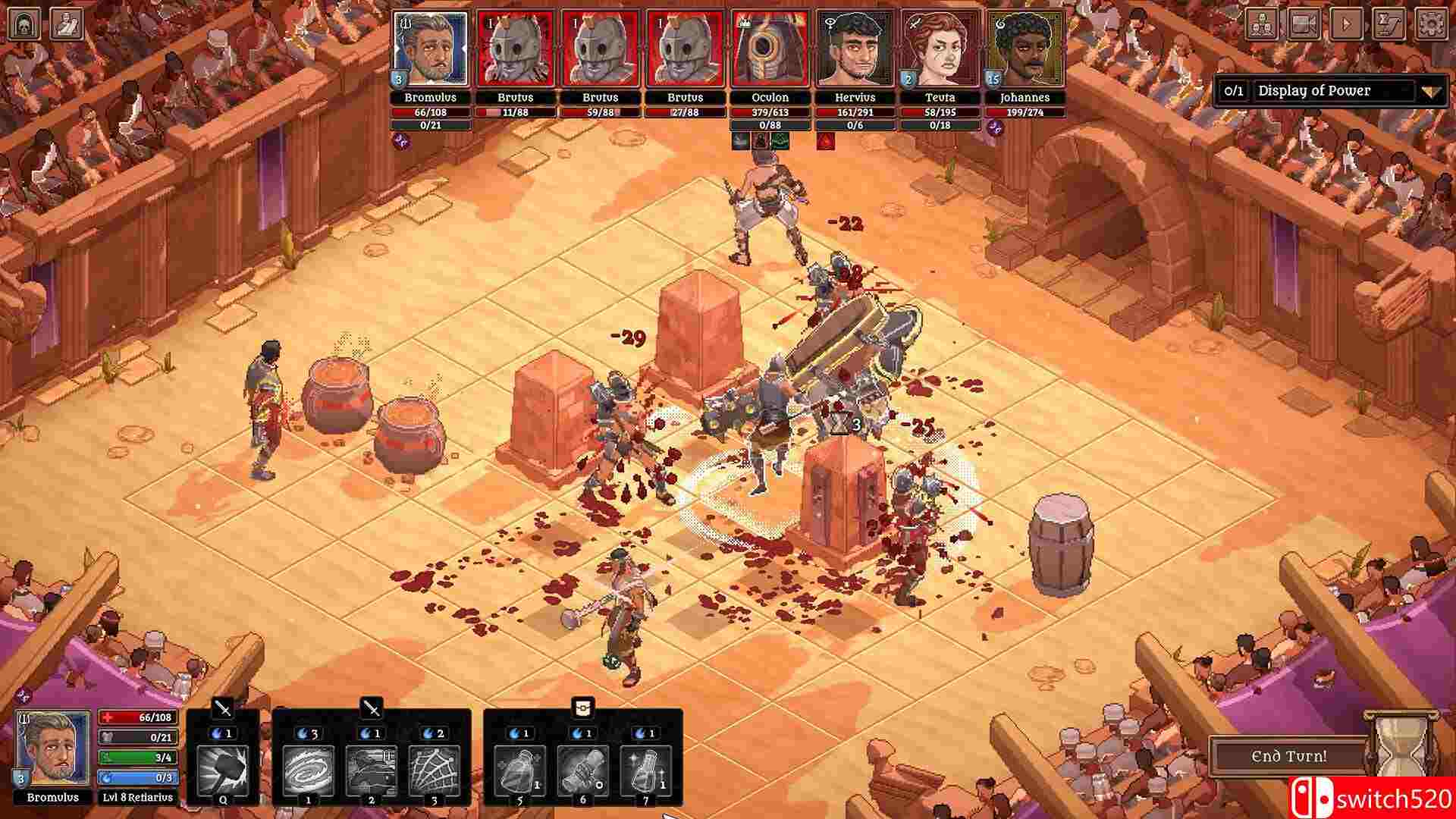The width and height of the screenshot is (1456, 819).
Task: Activate the whirlwind ability in slot 1
Action: tap(307, 770)
